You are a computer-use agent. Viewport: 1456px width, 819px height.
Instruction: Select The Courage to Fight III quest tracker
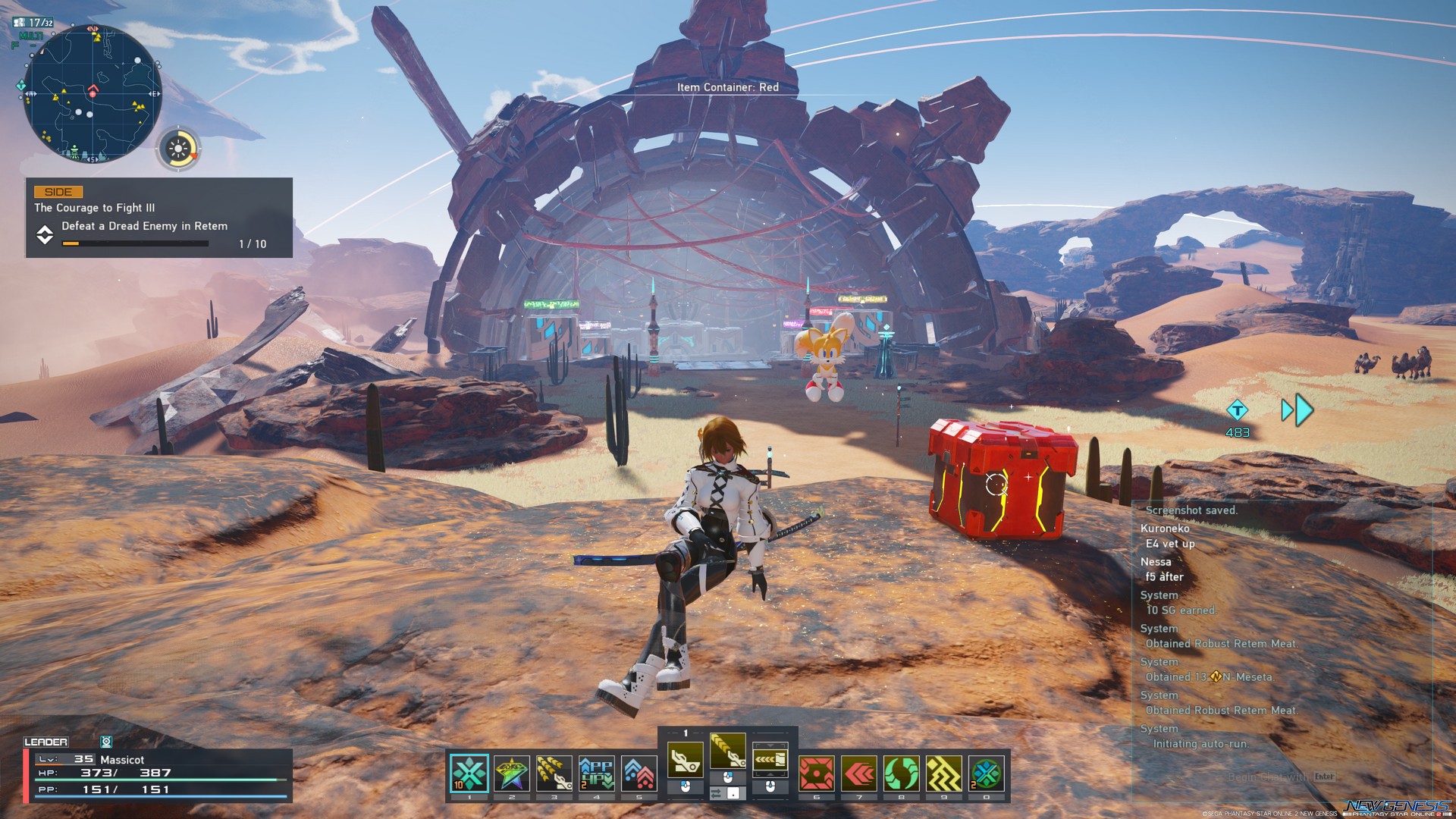(159, 218)
